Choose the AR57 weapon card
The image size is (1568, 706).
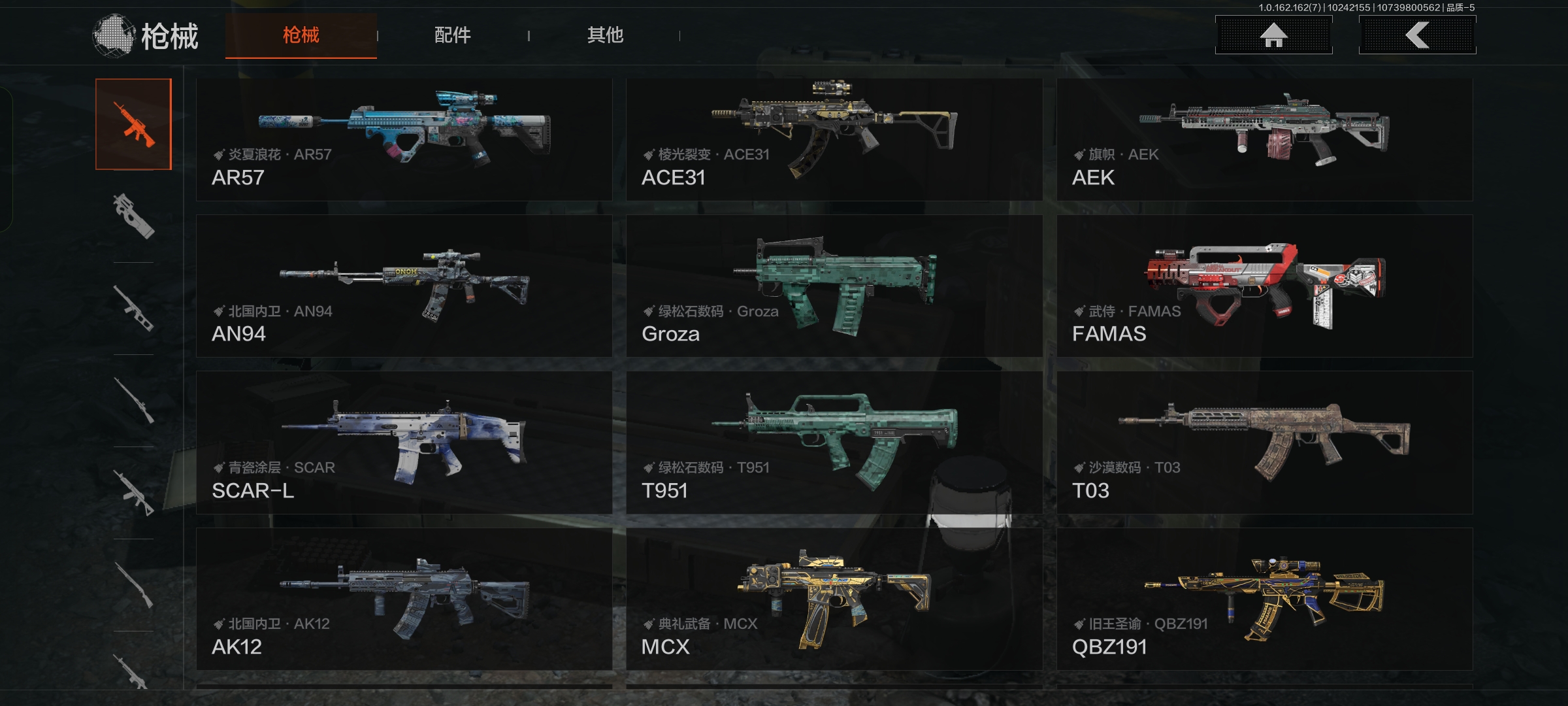(x=404, y=139)
